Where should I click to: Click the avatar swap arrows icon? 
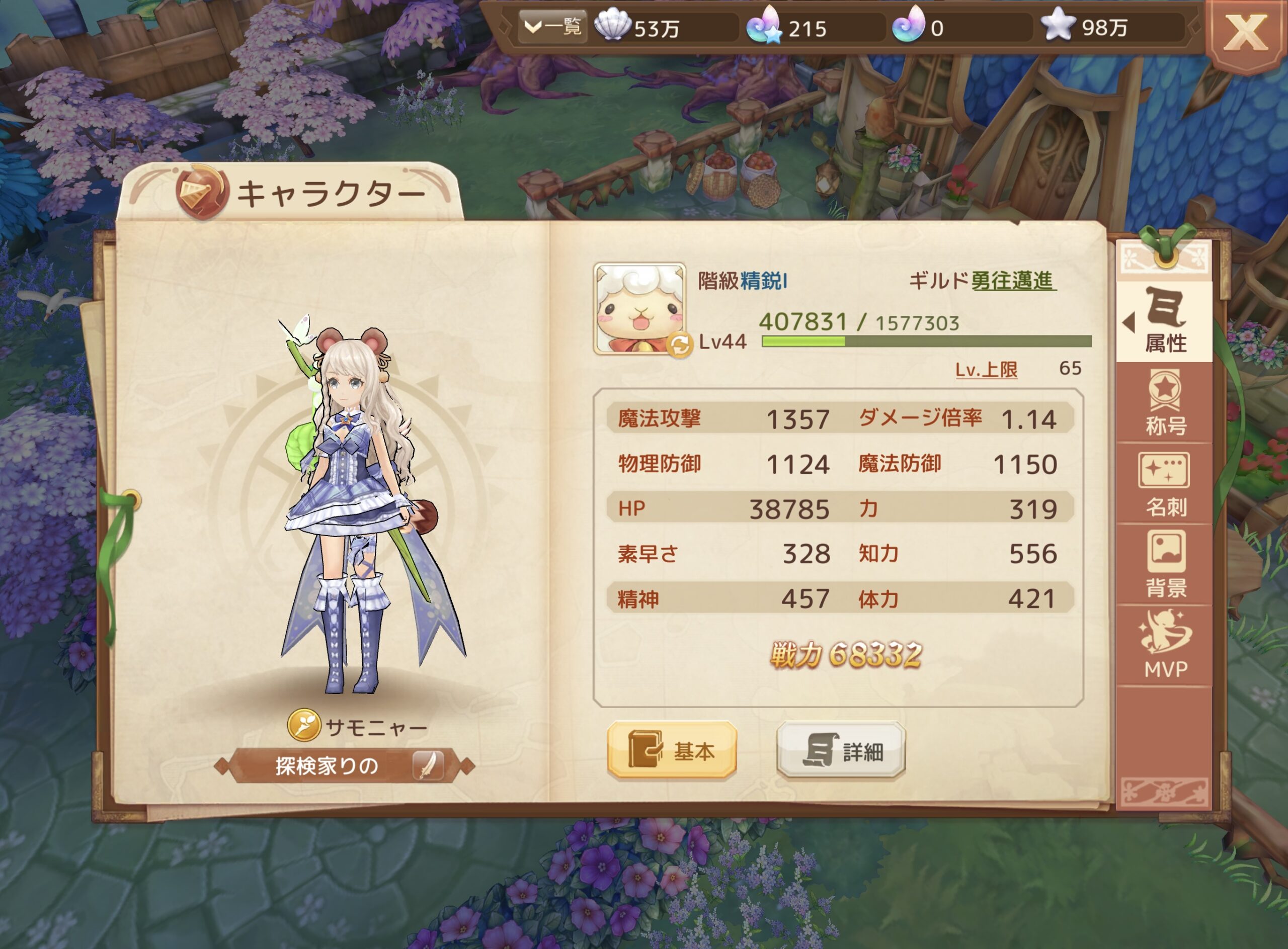tap(680, 345)
